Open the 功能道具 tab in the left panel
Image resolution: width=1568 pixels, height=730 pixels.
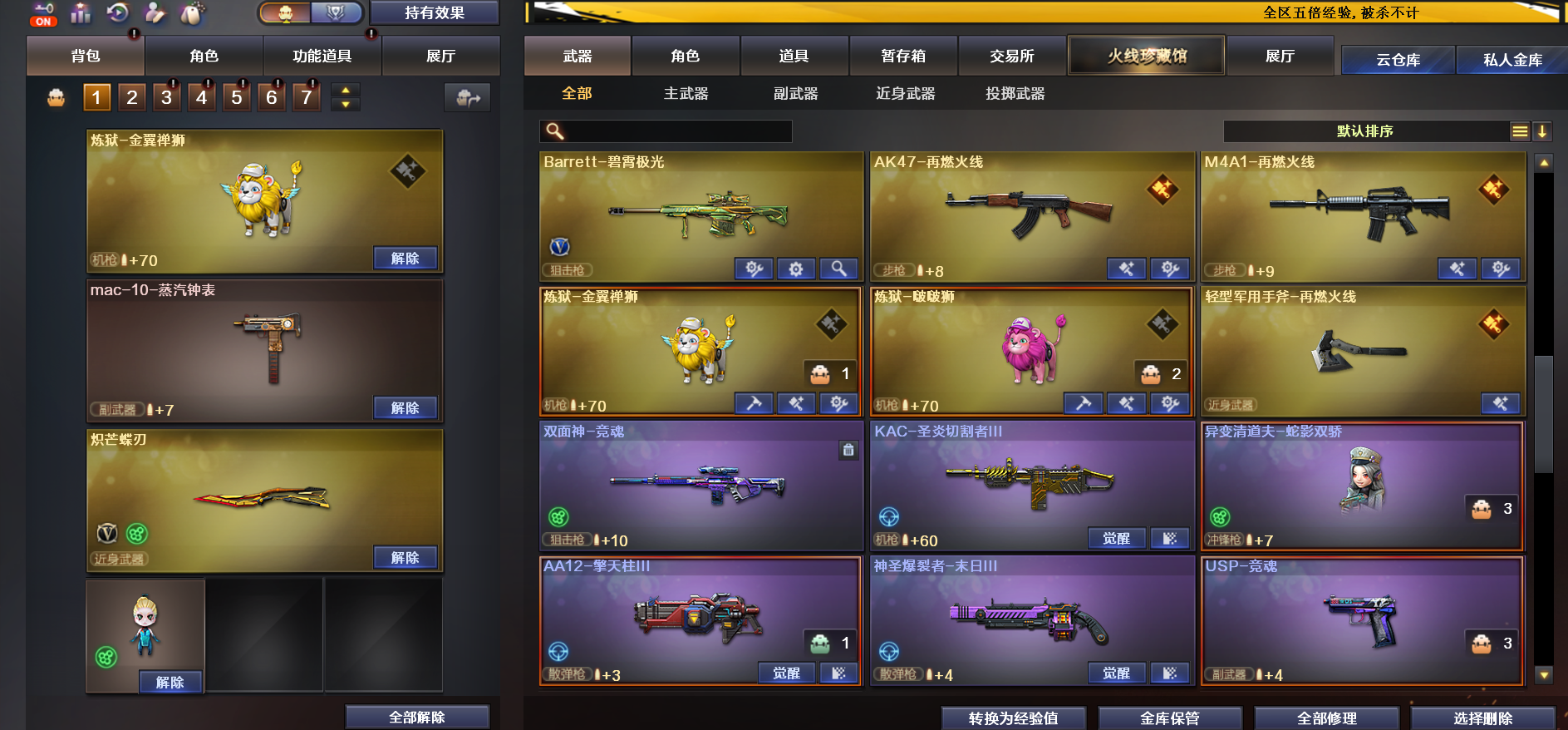[x=322, y=56]
